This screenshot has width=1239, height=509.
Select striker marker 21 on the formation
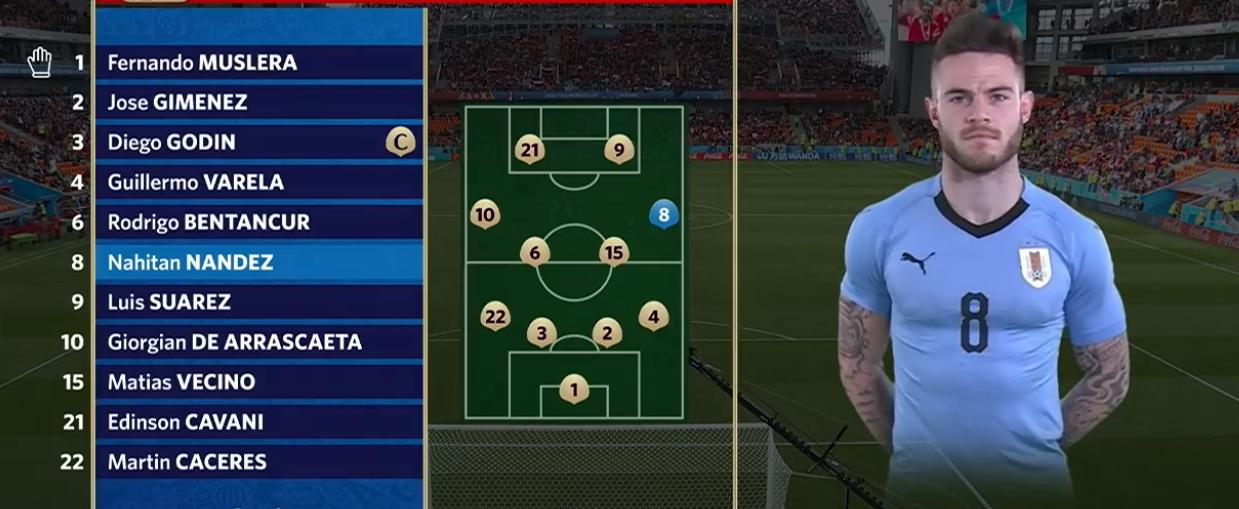530,151
